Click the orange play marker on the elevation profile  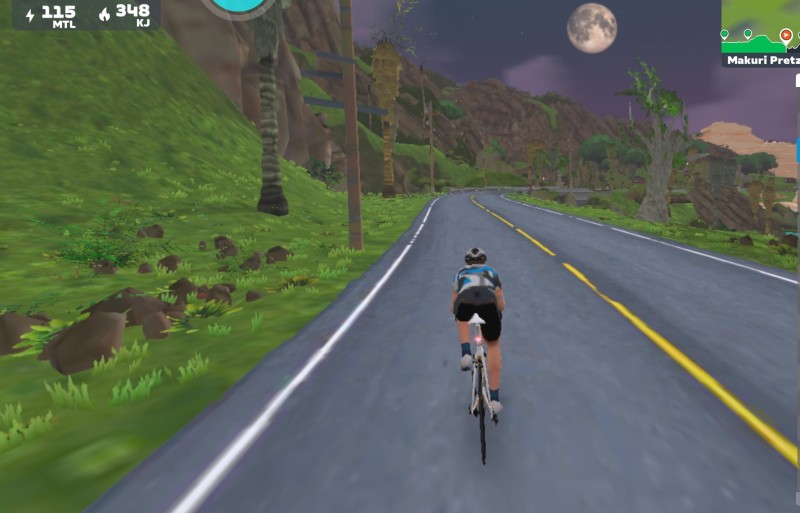pyautogui.click(x=785, y=36)
